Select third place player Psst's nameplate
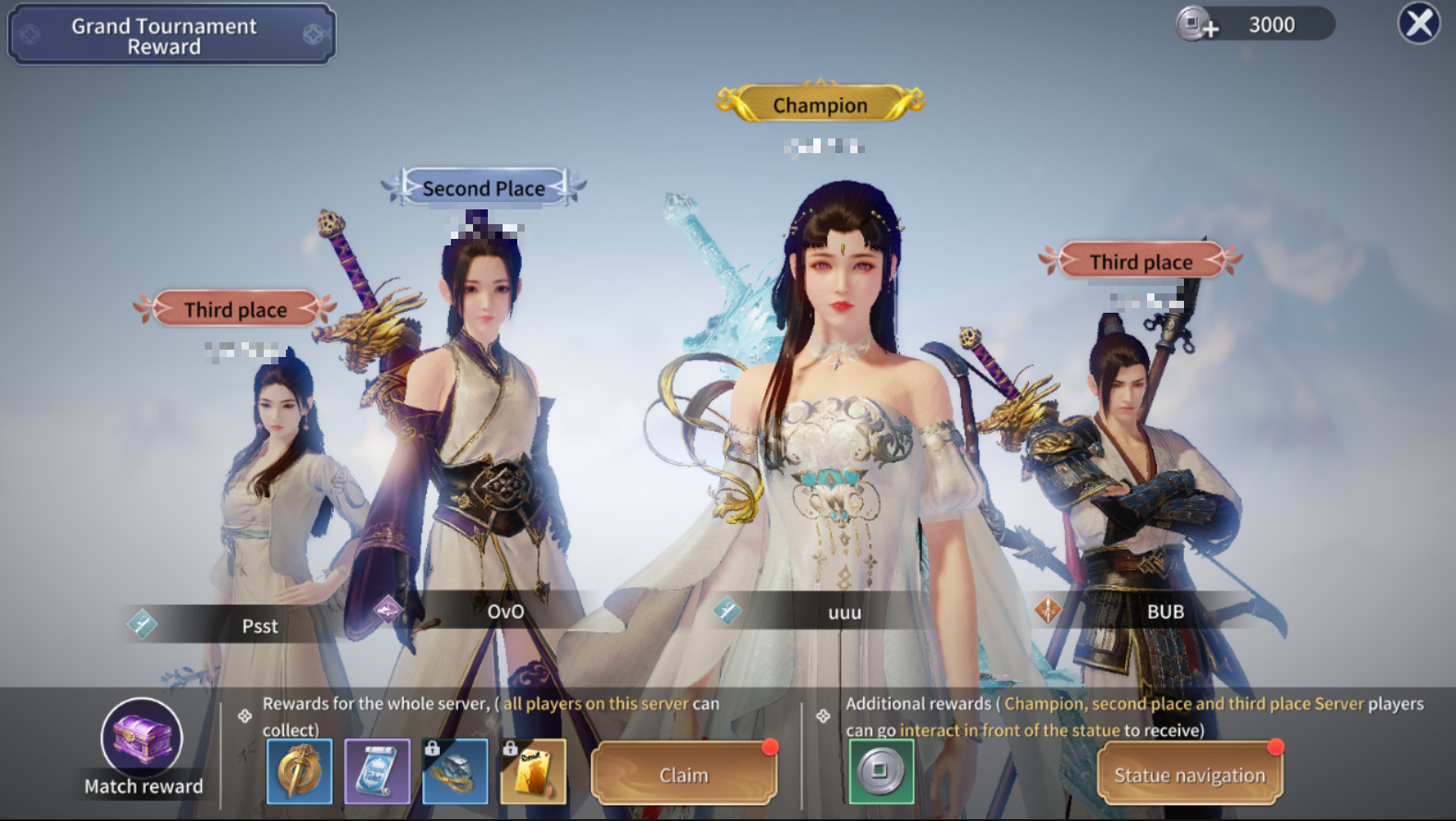This screenshot has width=1456, height=821. click(x=259, y=625)
